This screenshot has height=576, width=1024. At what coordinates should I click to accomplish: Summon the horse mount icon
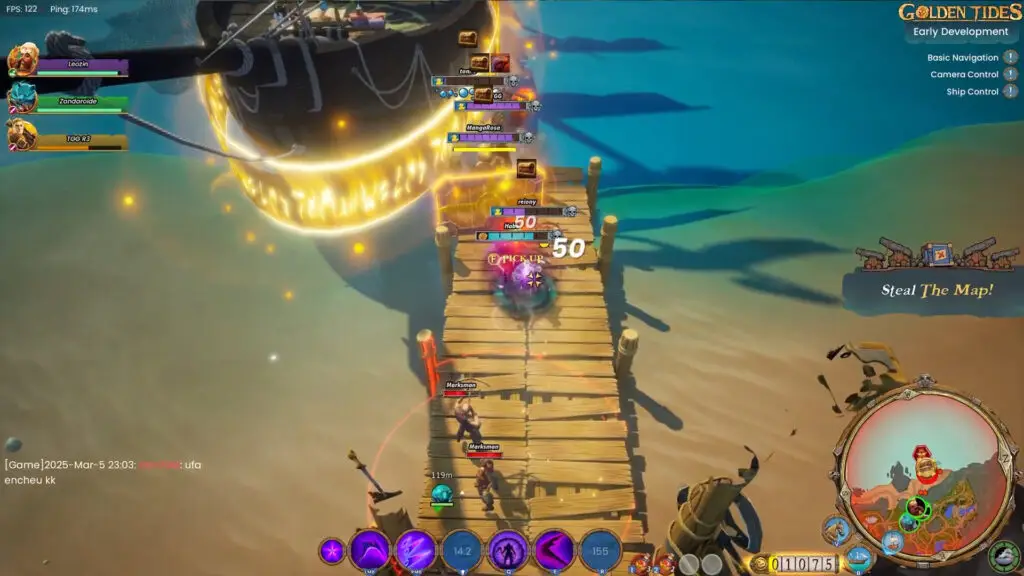[x=837, y=531]
